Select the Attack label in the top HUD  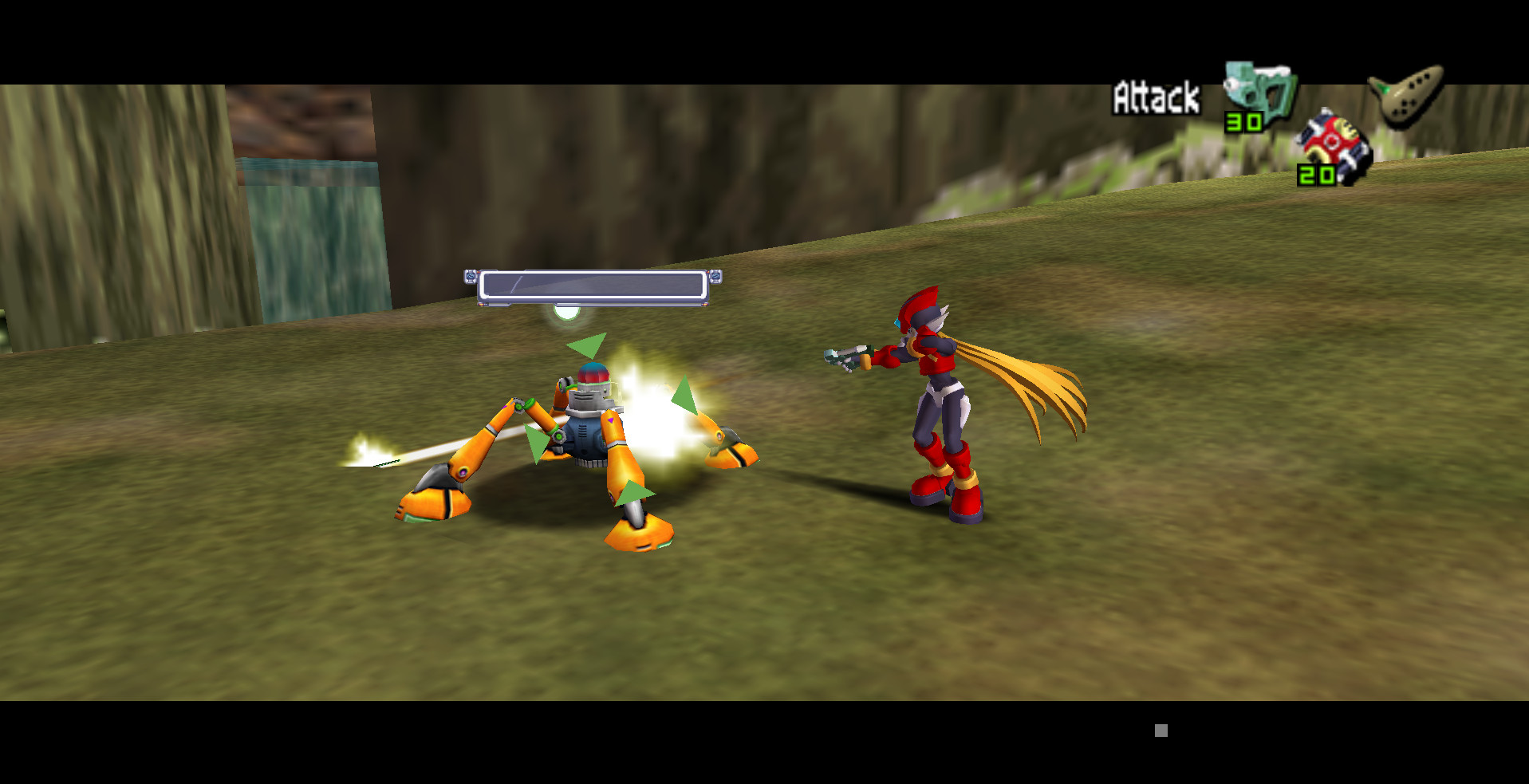[x=1155, y=96]
